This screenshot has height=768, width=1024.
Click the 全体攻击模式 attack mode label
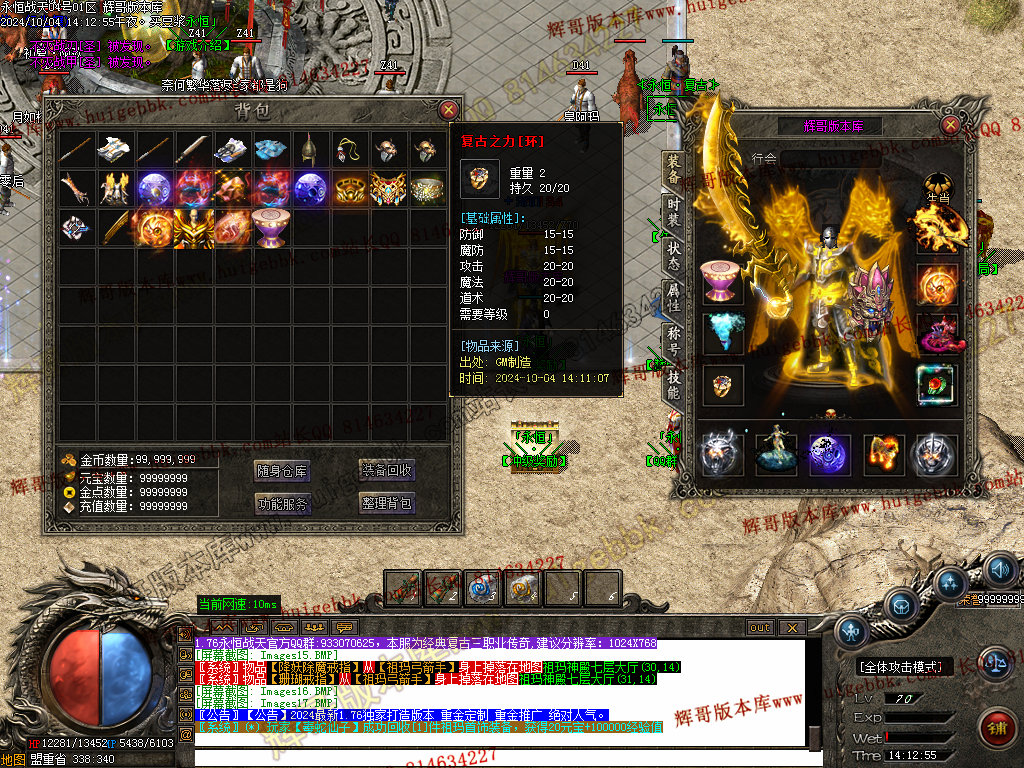[x=905, y=667]
